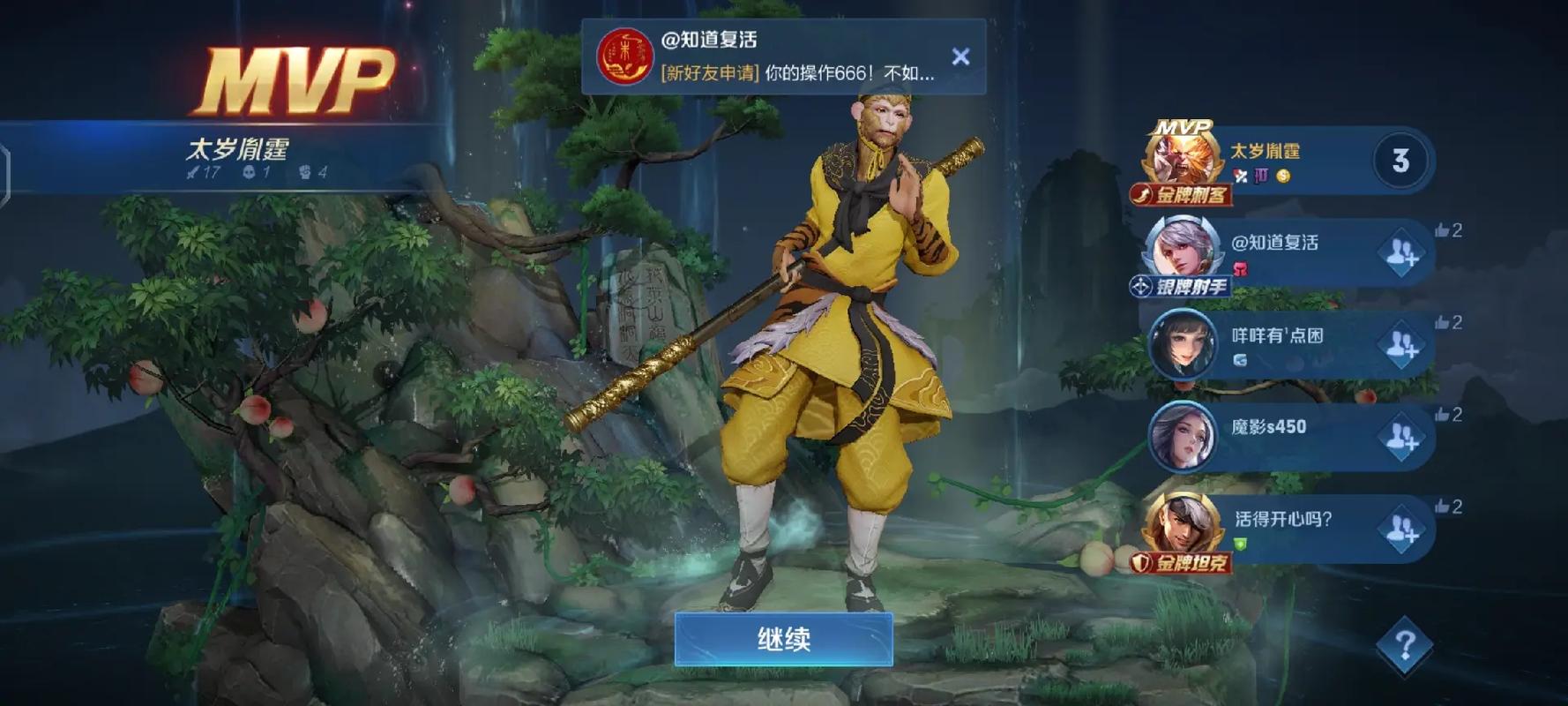Viewport: 1568px width, 706px height.
Task: Send friend request to 咩咩有'点困
Action: click(x=1403, y=344)
